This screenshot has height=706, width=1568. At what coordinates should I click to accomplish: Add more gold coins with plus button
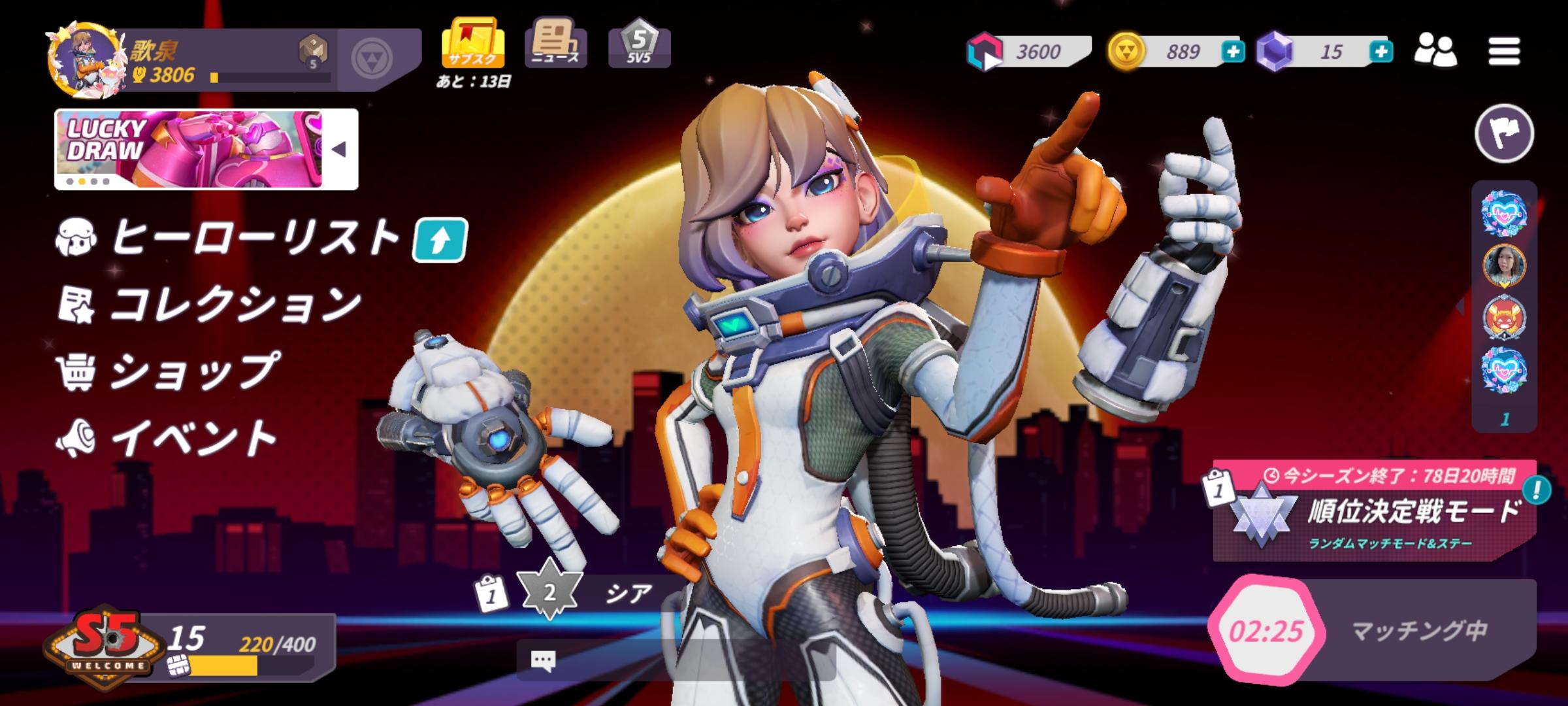click(x=1232, y=52)
